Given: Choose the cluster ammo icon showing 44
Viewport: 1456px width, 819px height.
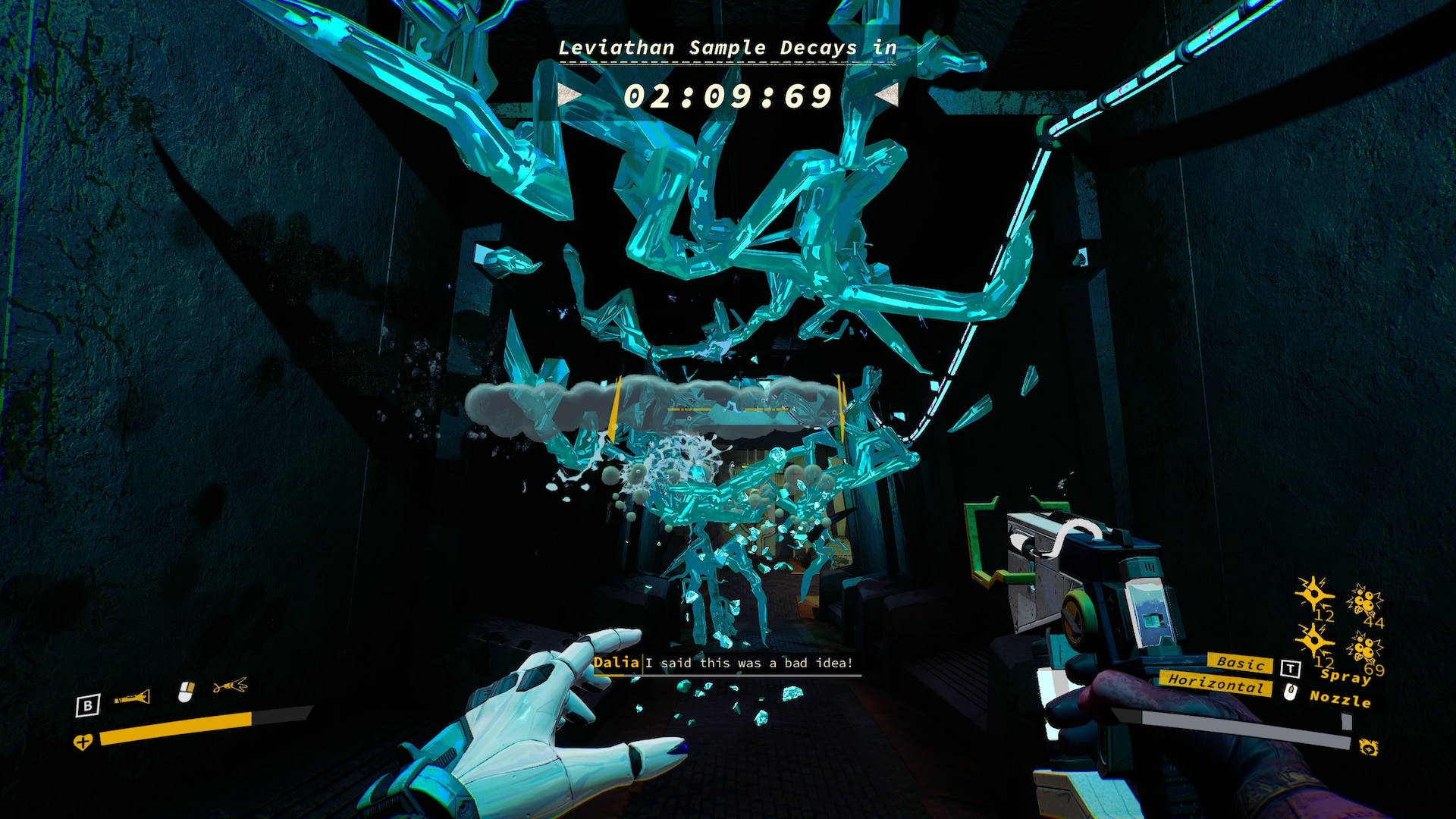Looking at the screenshot, I should point(1363,602).
